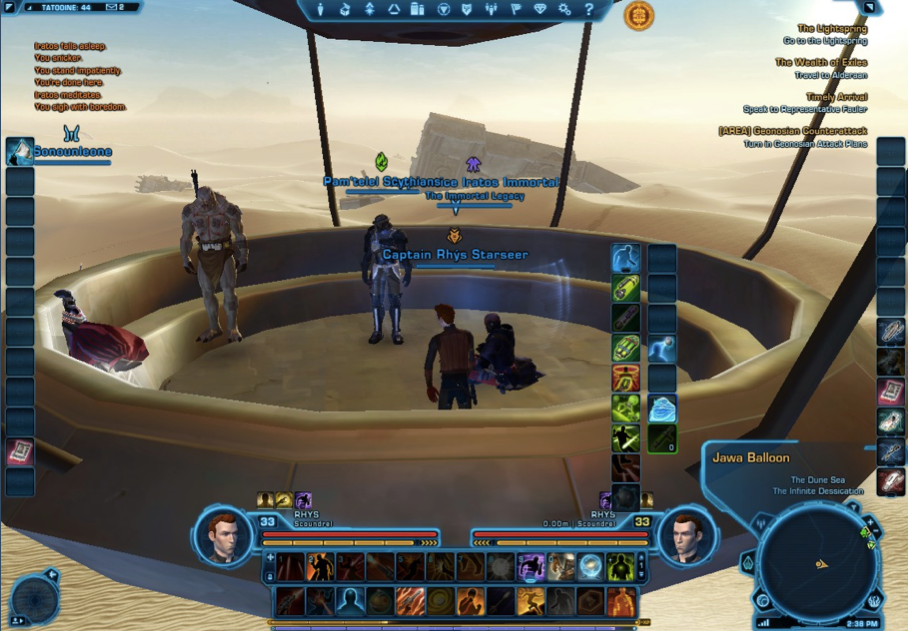Select the Sonounicone companion frame
This screenshot has height=631, width=908.
(x=58, y=152)
